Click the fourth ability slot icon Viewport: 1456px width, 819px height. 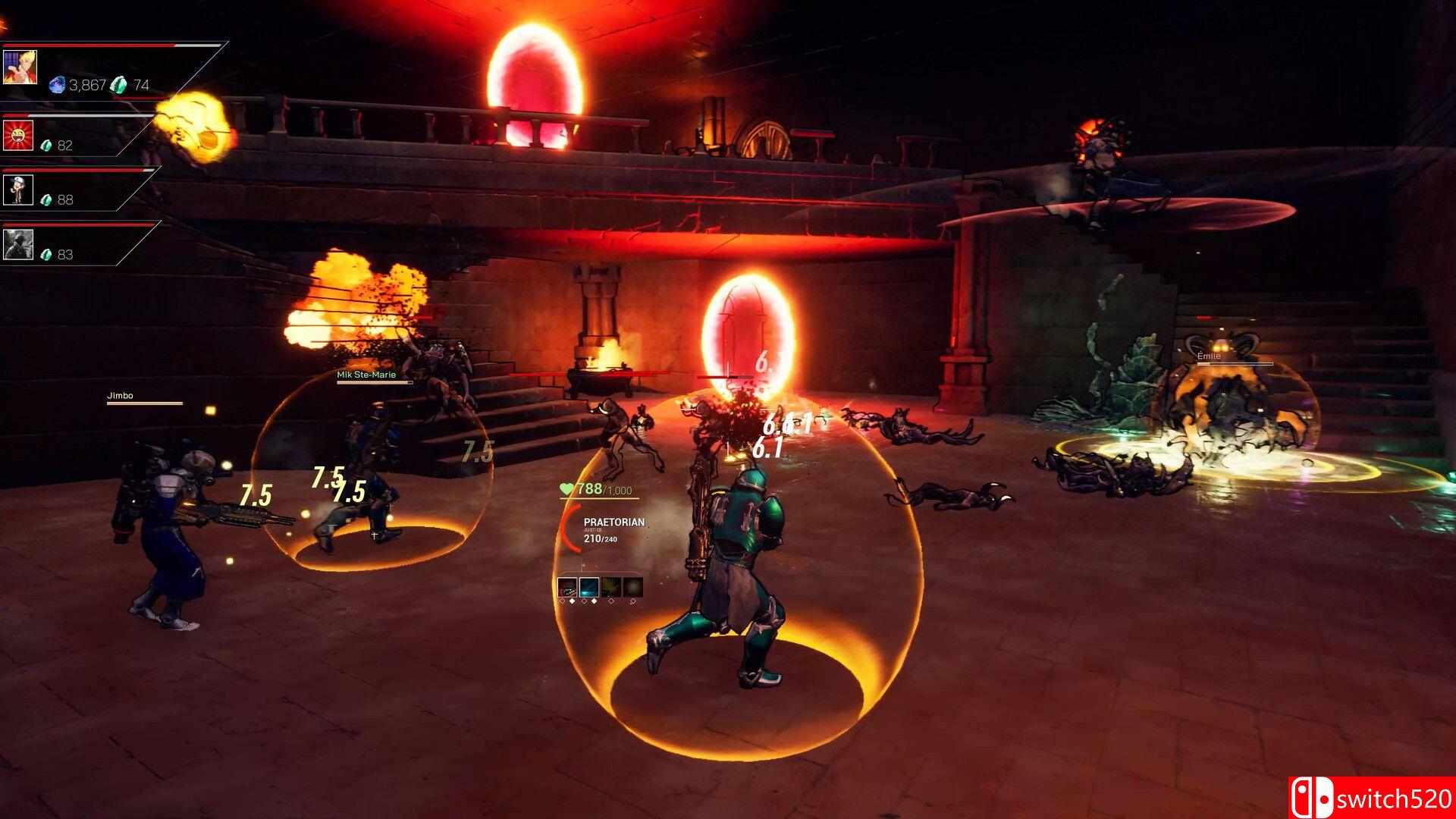[632, 587]
